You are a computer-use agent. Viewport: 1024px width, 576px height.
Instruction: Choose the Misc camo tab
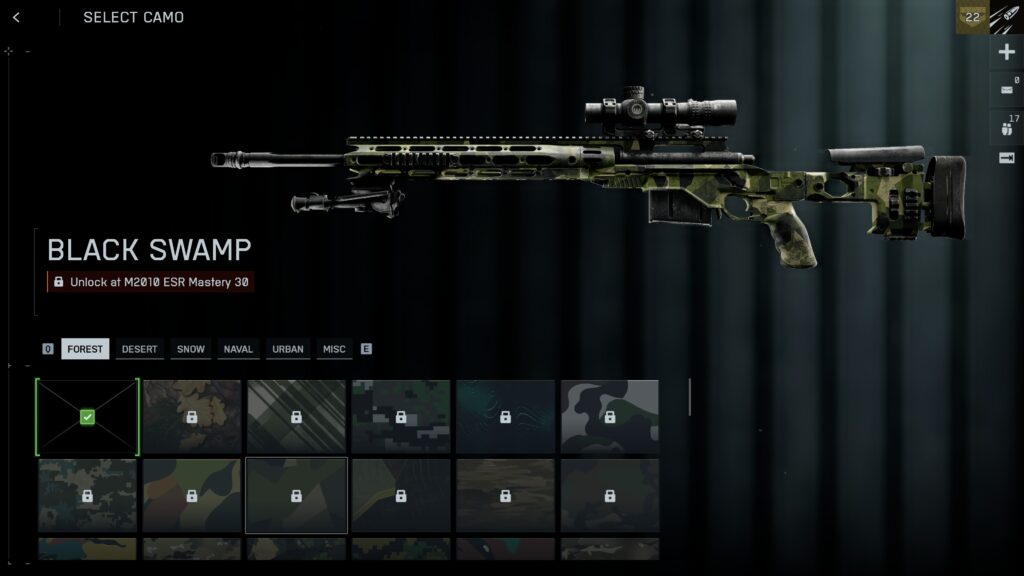pos(334,349)
